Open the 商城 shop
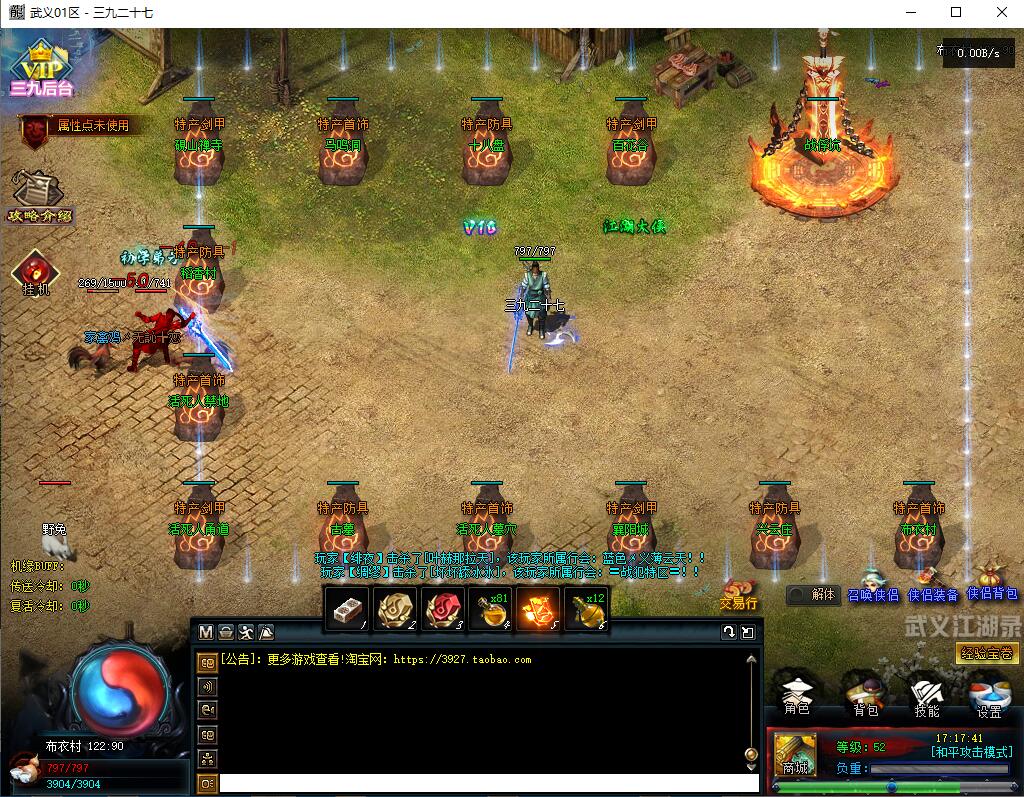 pos(795,754)
